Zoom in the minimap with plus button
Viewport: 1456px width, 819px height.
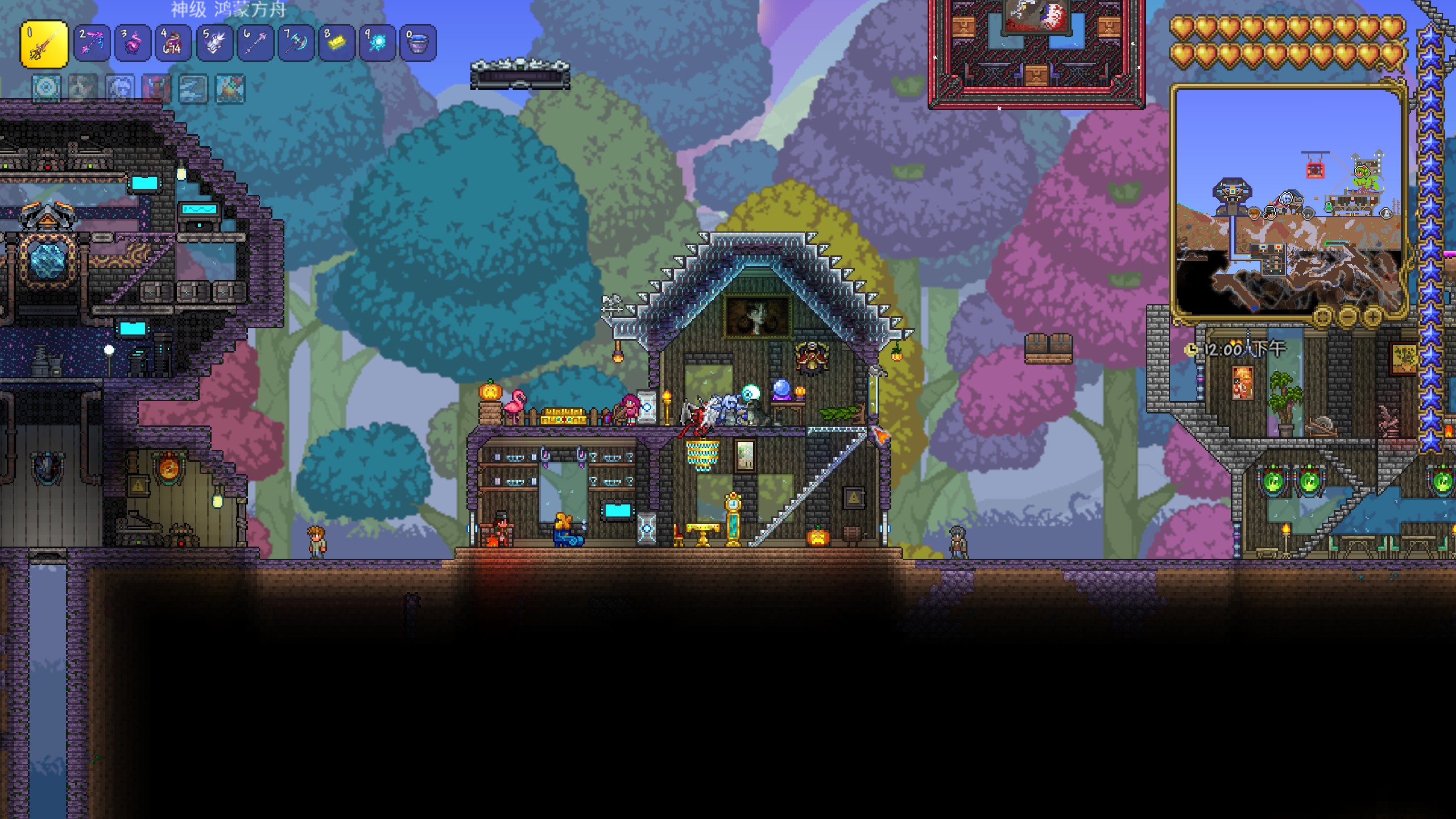[x=1372, y=316]
